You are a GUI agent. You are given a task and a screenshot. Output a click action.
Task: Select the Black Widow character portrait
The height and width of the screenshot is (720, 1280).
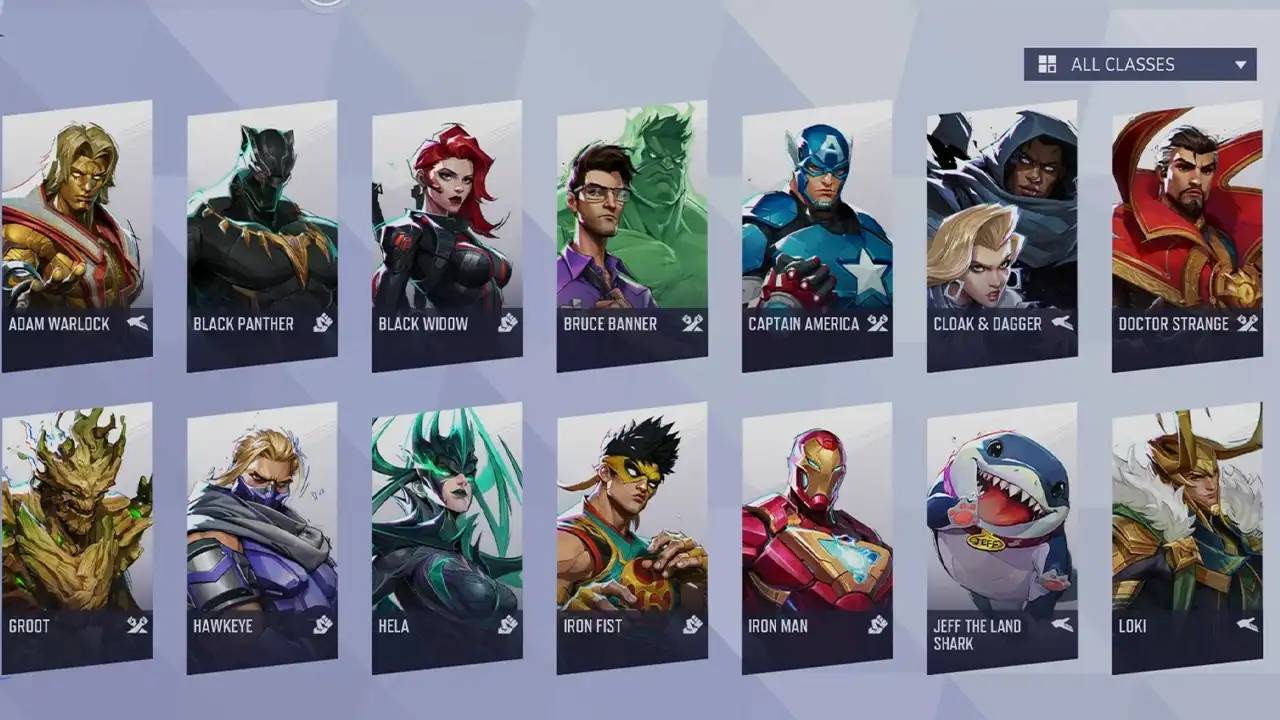tap(445, 220)
